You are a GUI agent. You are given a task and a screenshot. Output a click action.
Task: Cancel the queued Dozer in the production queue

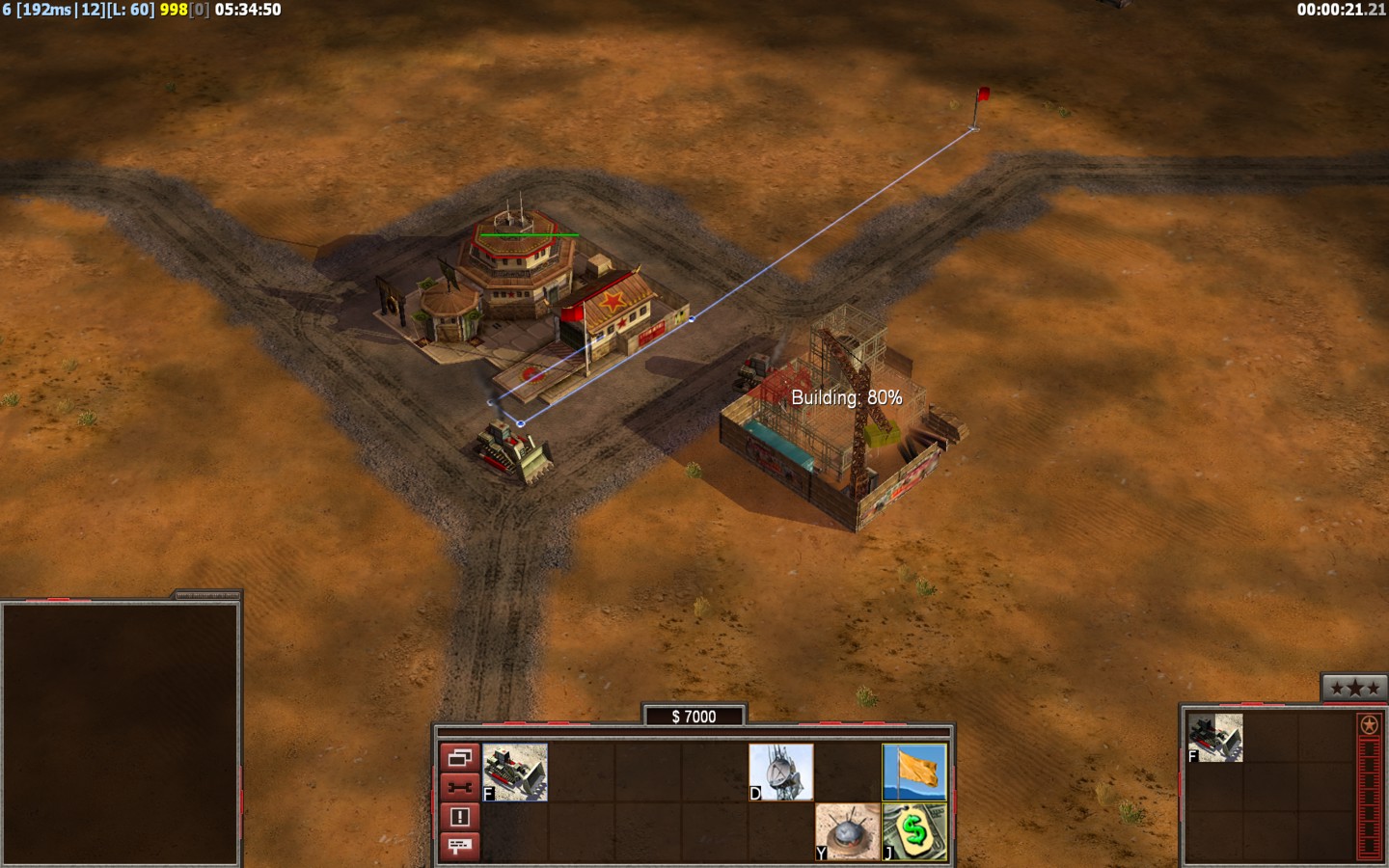click(x=1215, y=738)
